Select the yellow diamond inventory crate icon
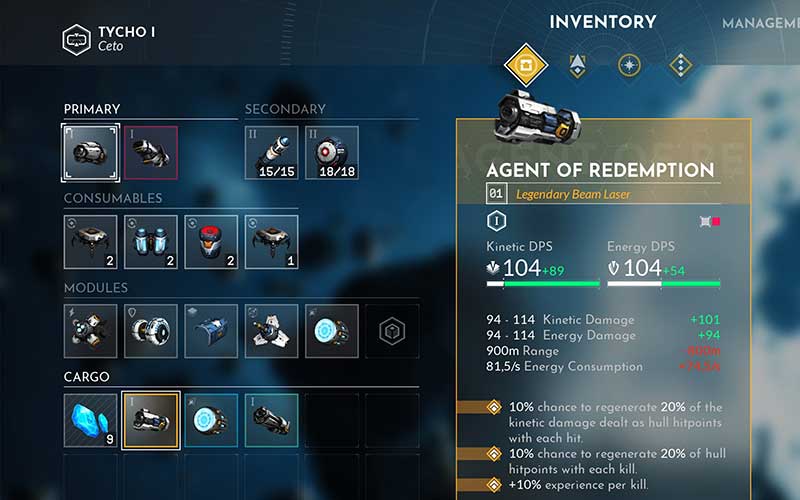Viewport: 800px width, 500px height. (526, 67)
